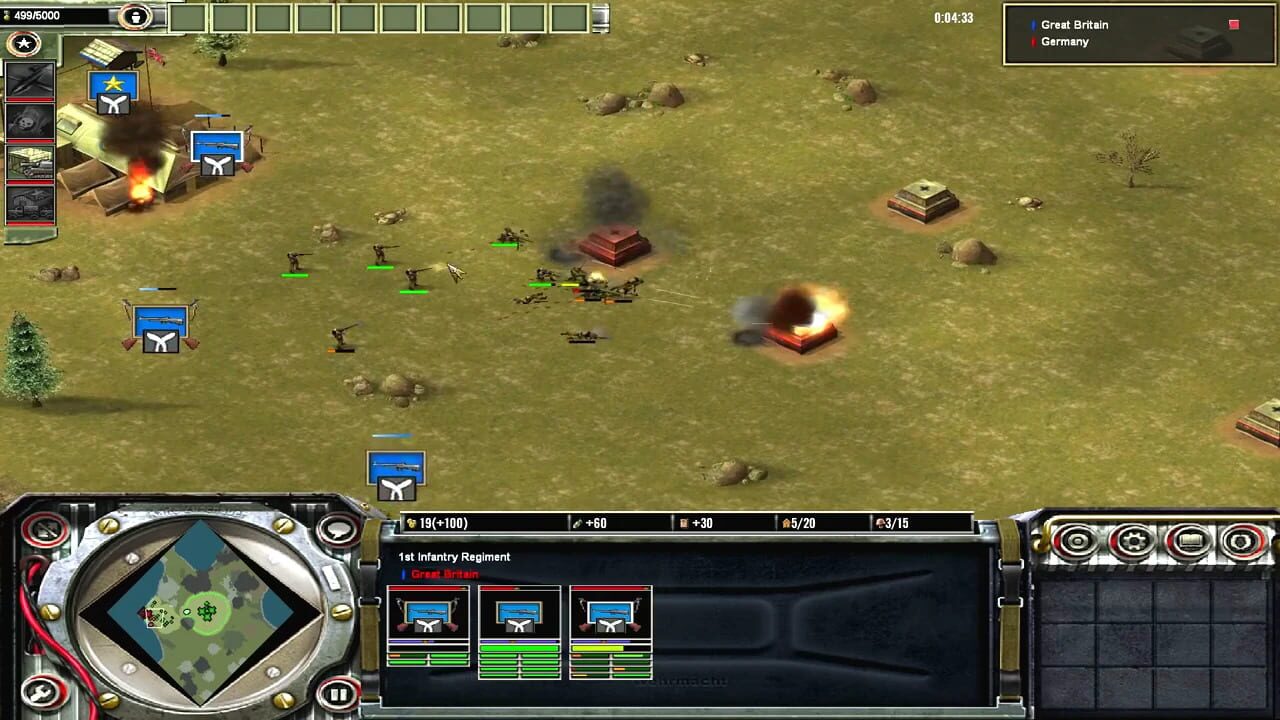Click the artillery gun icon on the left sidebar

tap(30, 122)
